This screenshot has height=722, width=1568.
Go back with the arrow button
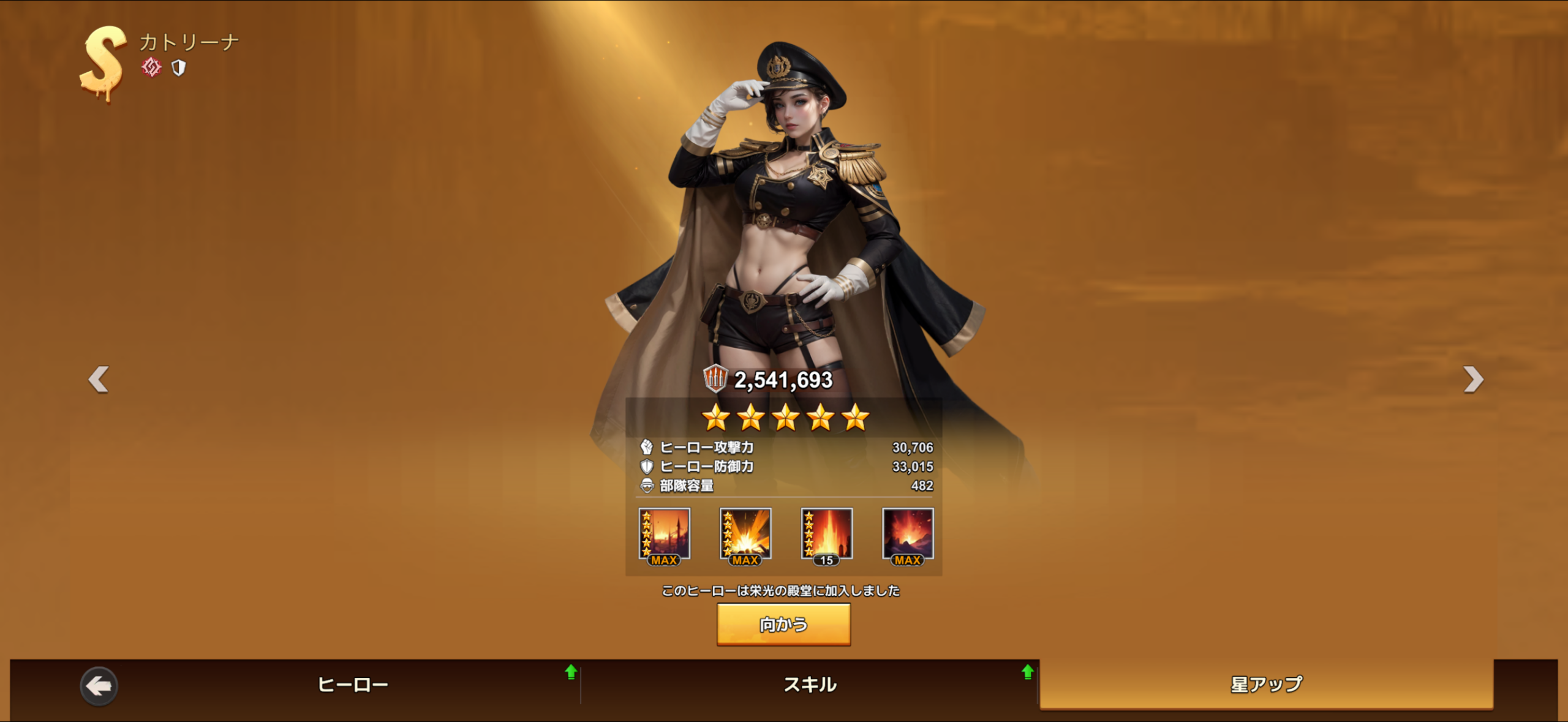pos(99,686)
